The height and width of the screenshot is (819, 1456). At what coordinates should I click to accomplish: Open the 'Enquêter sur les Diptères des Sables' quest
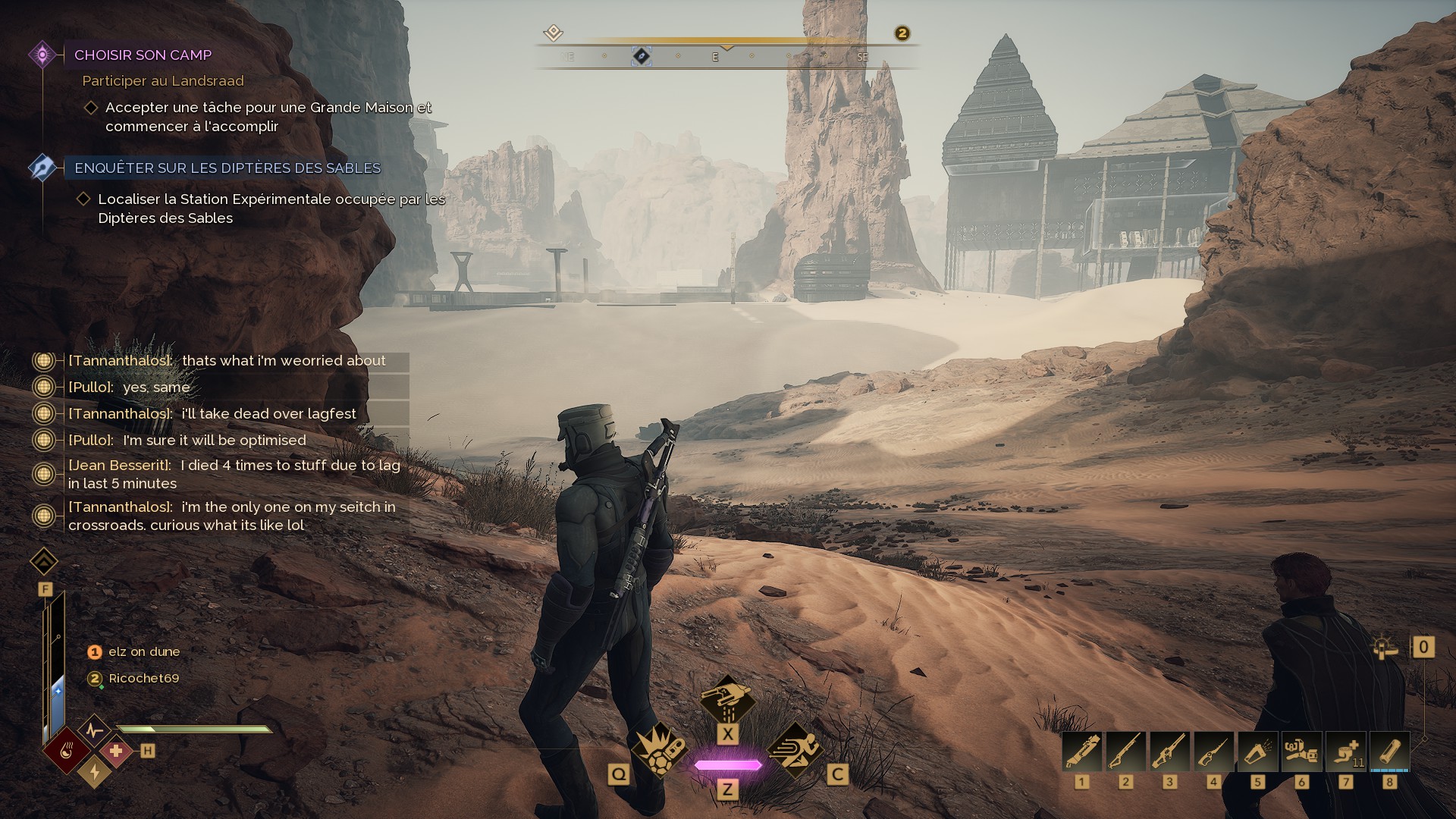coord(227,168)
